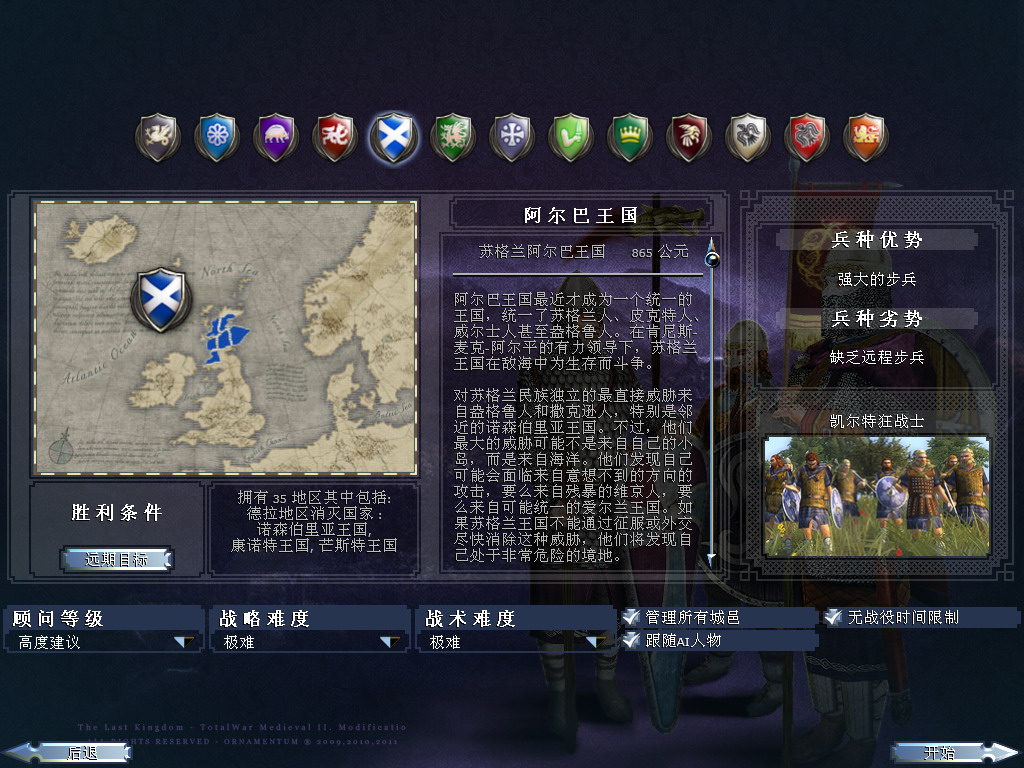Toggle the 管理所有城邑 checkbox
This screenshot has height=768, width=1024.
pos(631,617)
